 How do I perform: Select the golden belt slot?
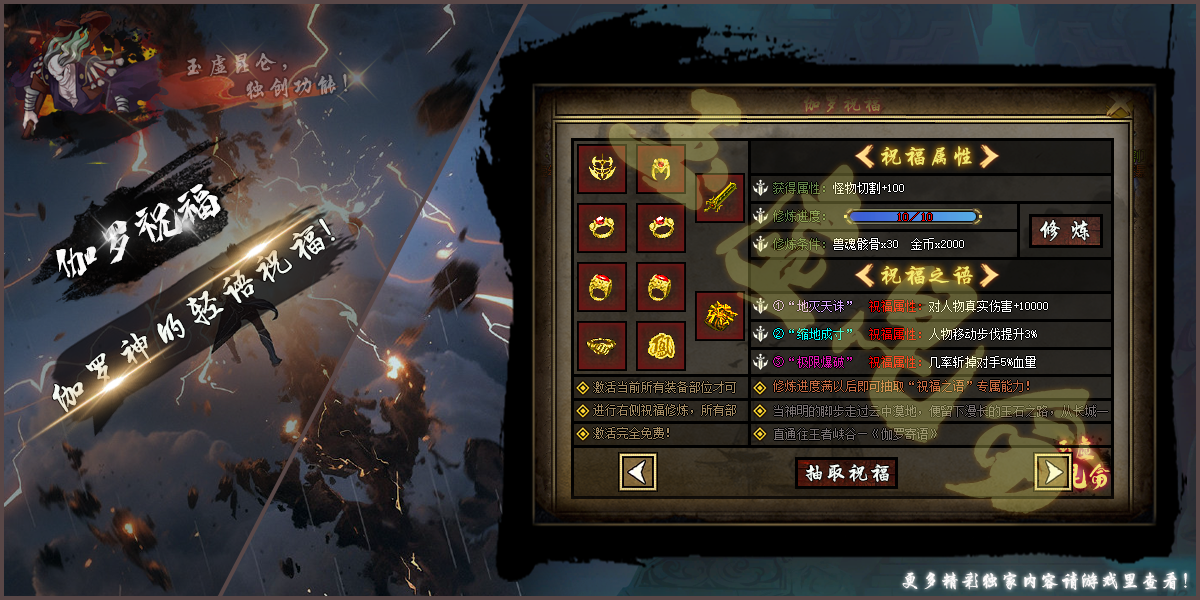pyautogui.click(x=602, y=346)
